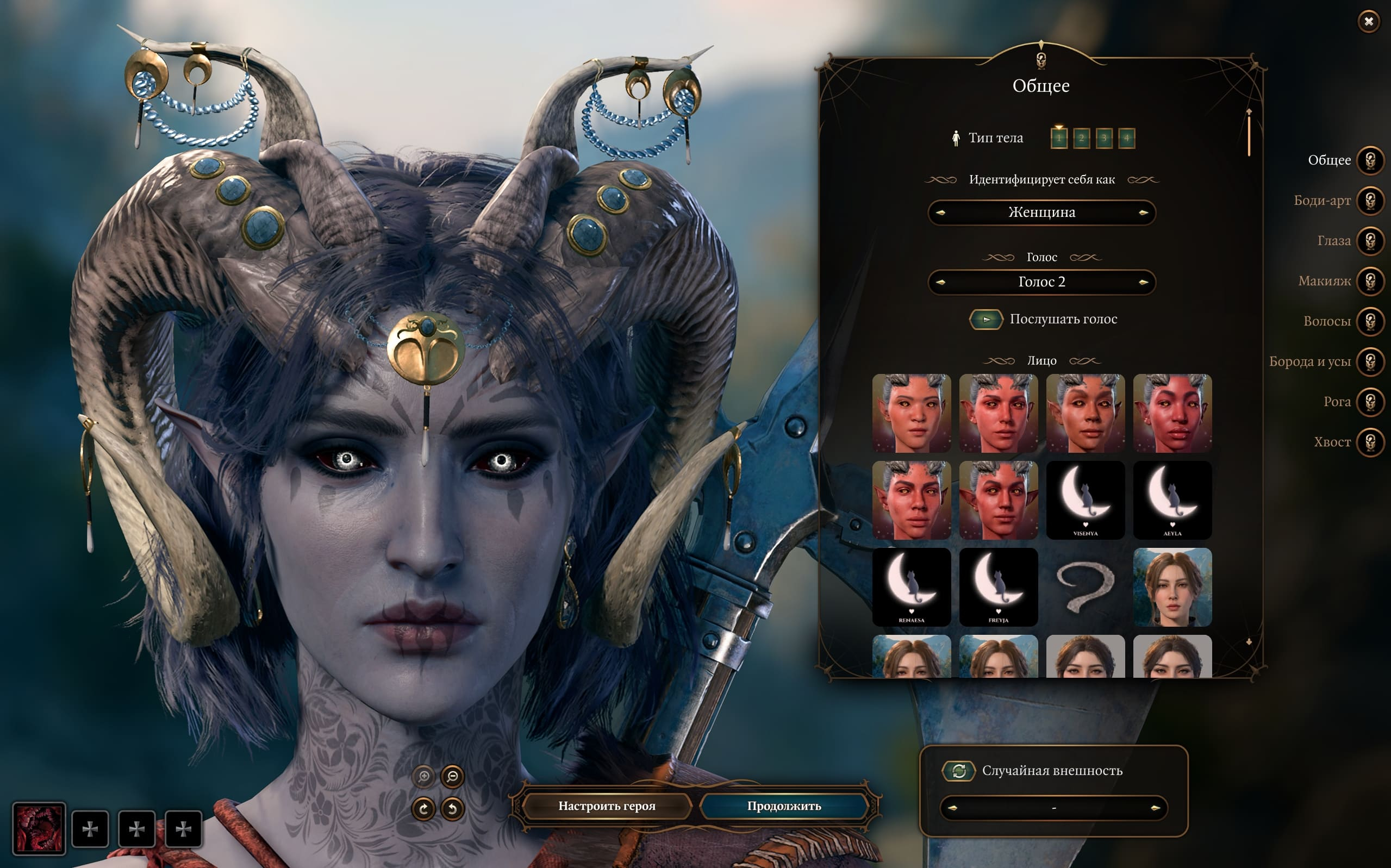Close the character creation screen
The width and height of the screenshot is (1391, 868).
(1369, 22)
